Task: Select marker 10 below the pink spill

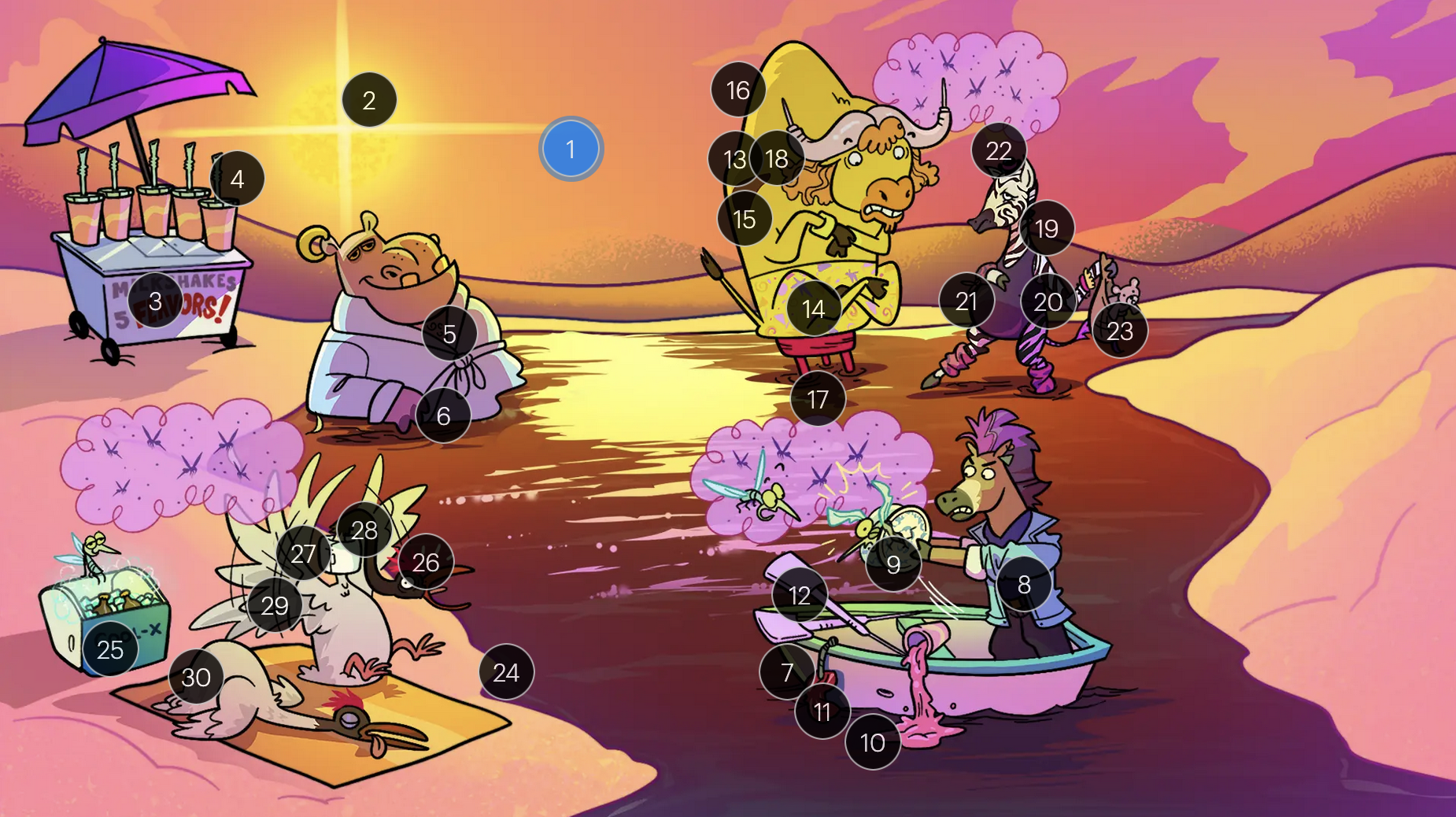Action: tap(872, 742)
